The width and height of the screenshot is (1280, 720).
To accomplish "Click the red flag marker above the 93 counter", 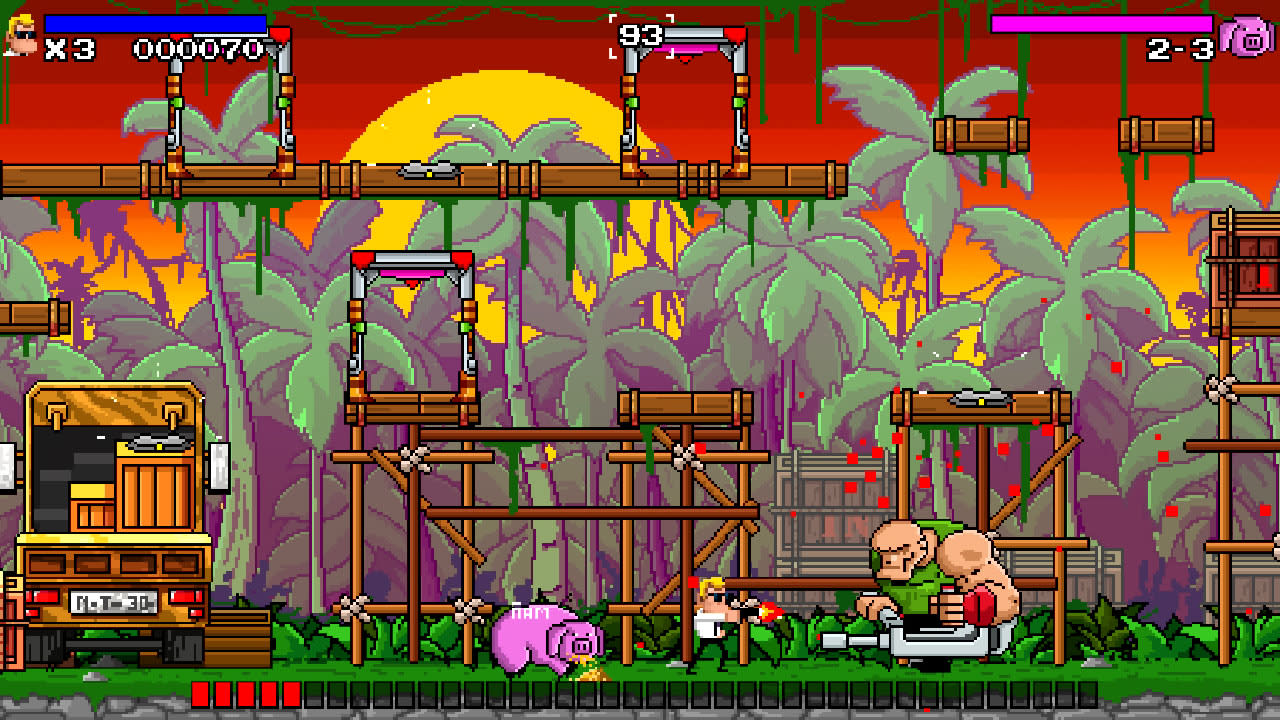I will coord(733,34).
